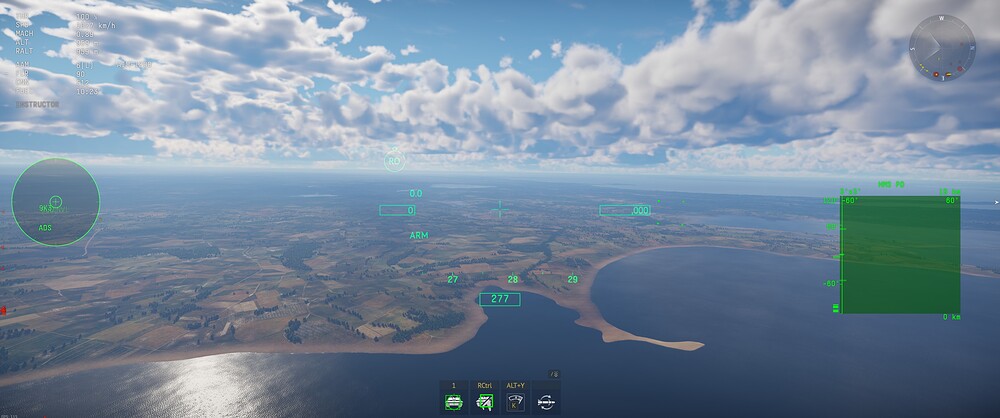Select the rotating missile icon slot
1000x418 pixels.
(x=547, y=402)
